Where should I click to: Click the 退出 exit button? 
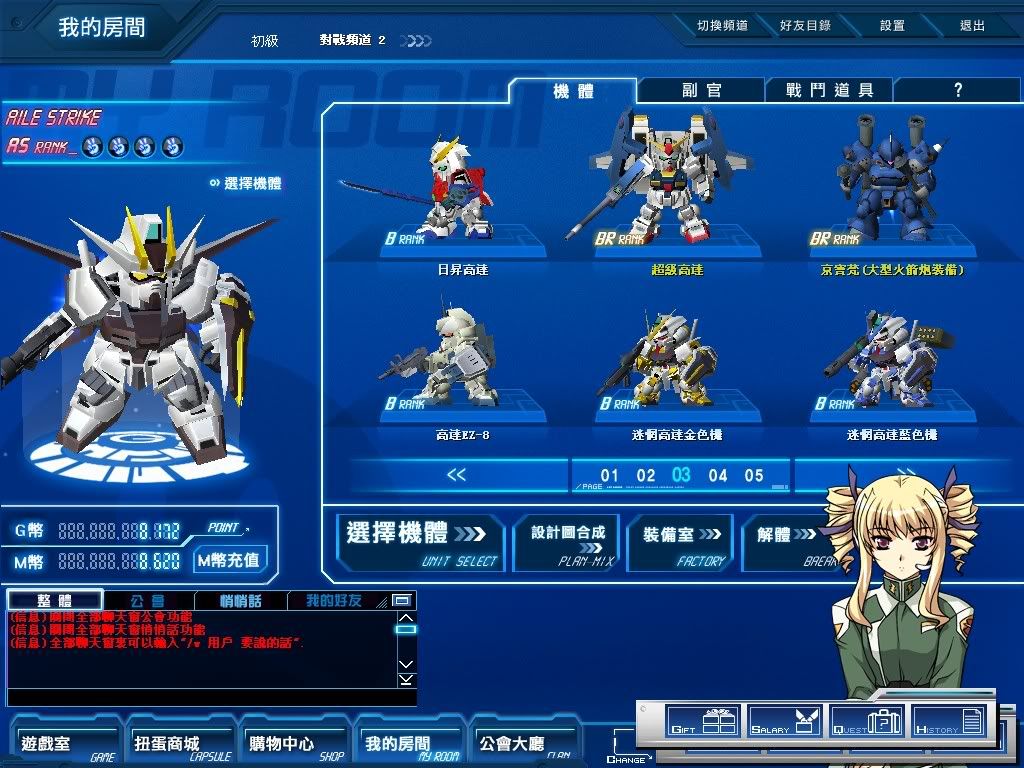tap(972, 26)
